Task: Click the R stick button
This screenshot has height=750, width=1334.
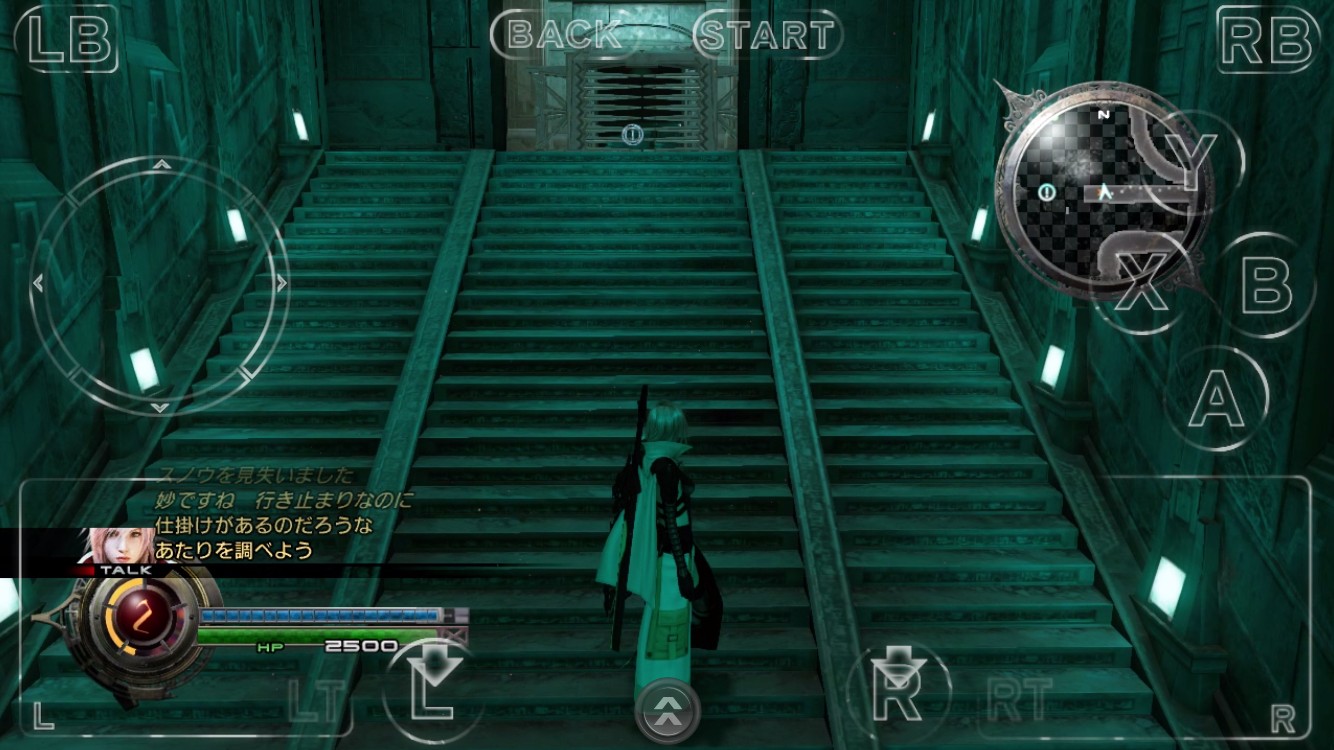Action: (x=897, y=690)
